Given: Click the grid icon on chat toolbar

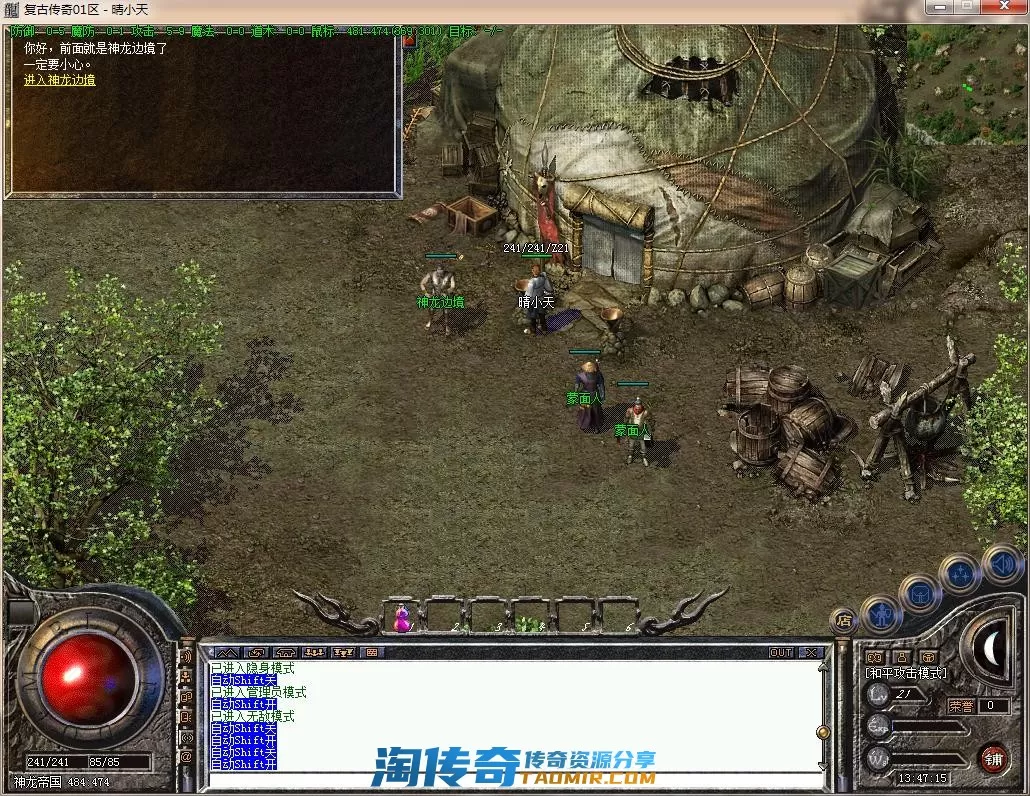Looking at the screenshot, I should tap(371, 652).
